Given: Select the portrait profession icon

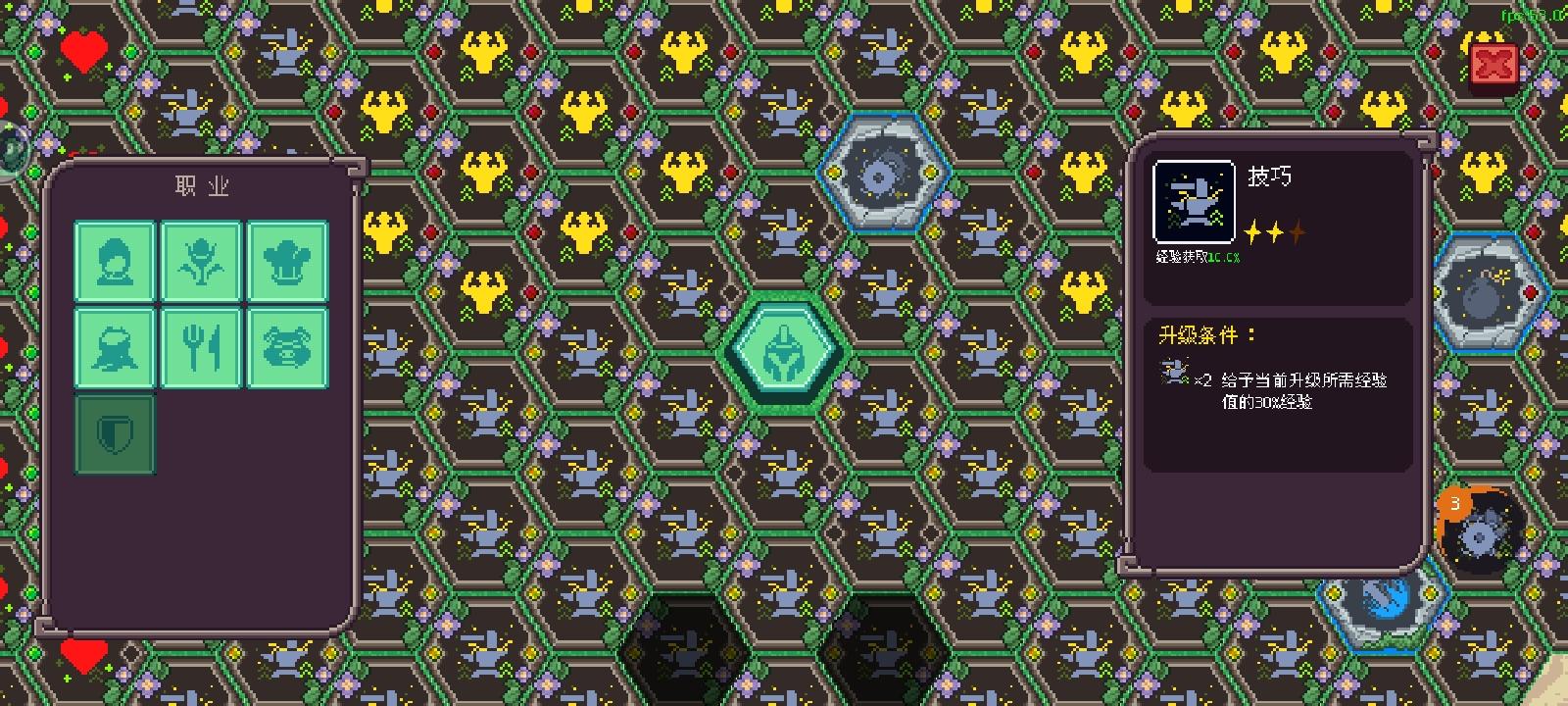Looking at the screenshot, I should [115, 263].
